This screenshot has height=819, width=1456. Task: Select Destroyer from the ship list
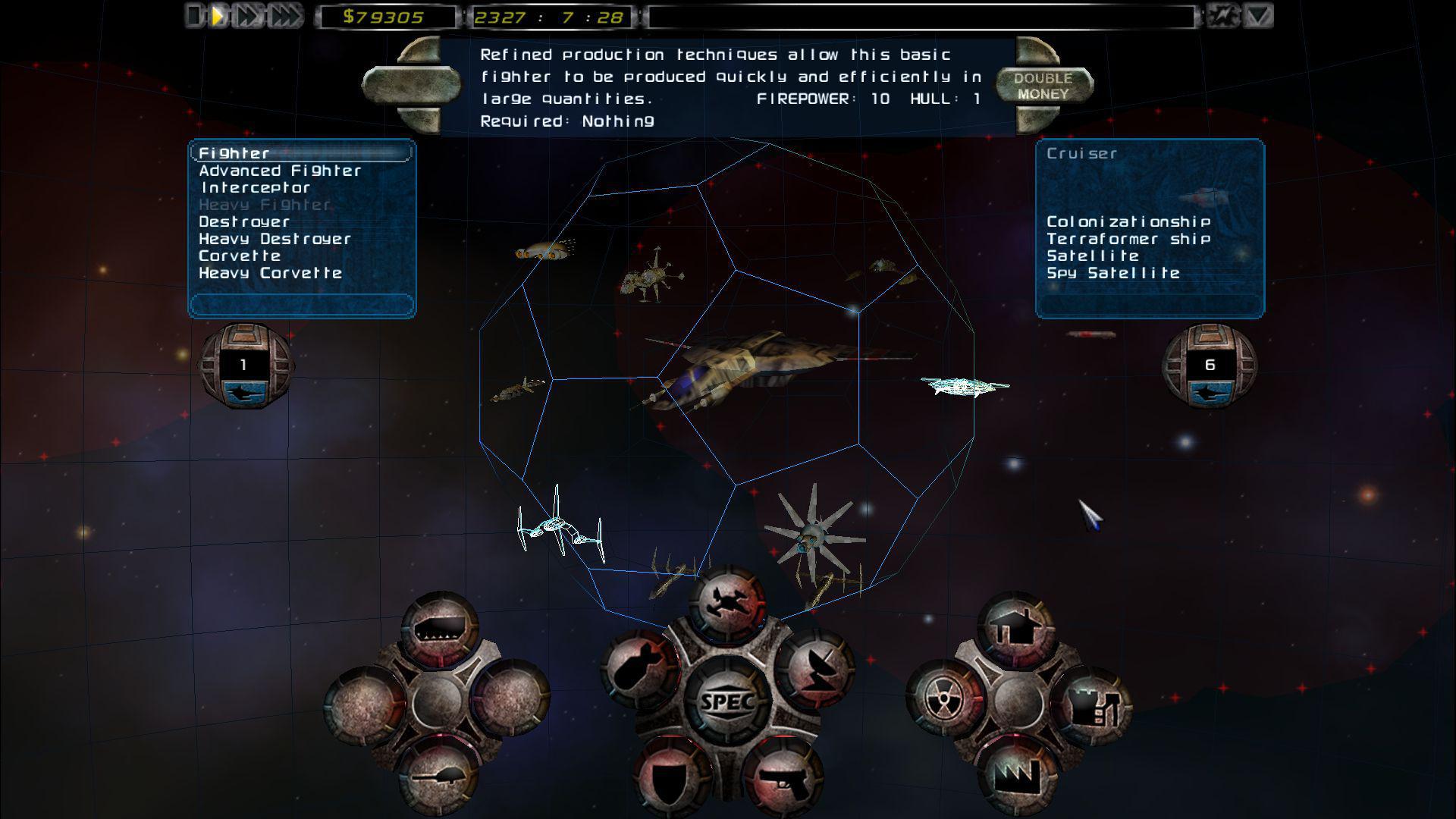coord(243,221)
